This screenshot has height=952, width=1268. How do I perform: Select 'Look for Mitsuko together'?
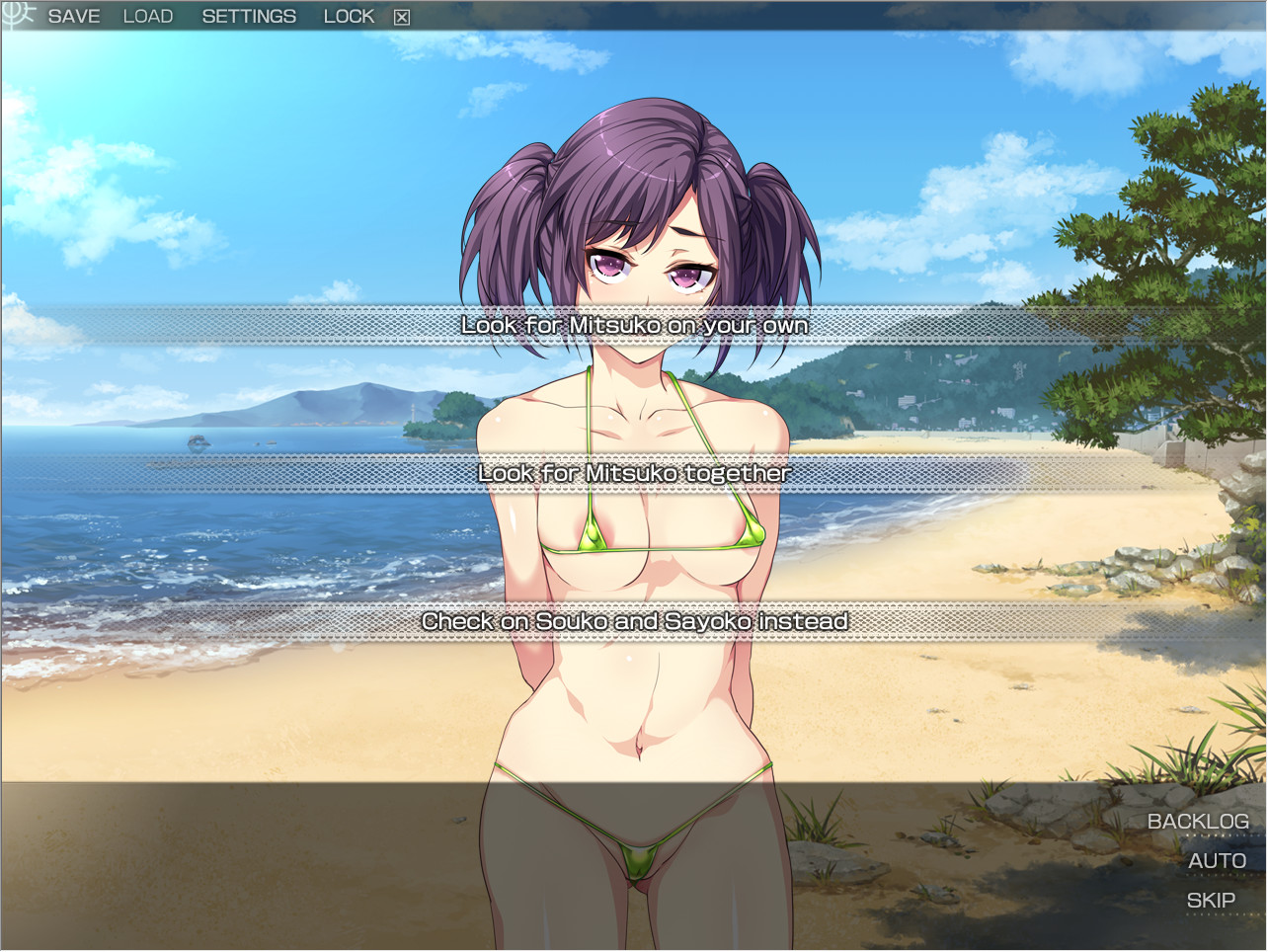(633, 473)
